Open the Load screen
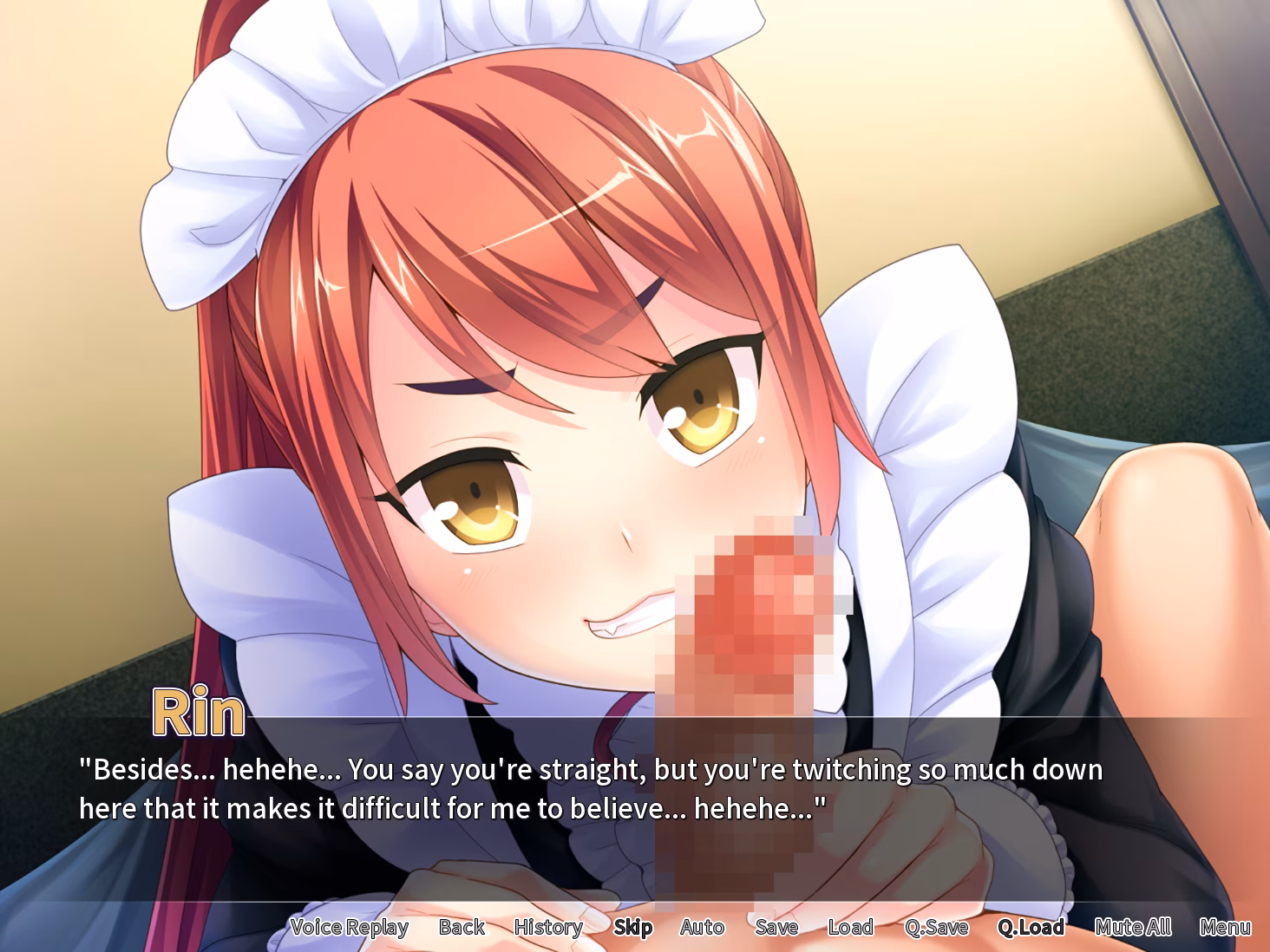This screenshot has width=1270, height=952. (850, 927)
